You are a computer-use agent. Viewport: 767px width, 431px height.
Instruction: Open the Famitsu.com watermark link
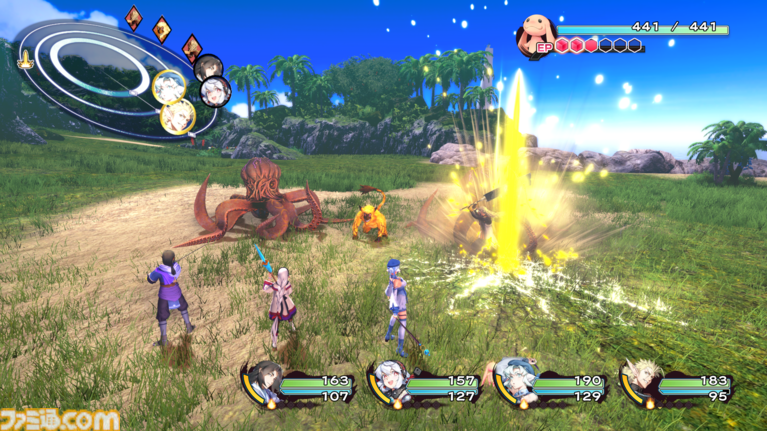60,419
